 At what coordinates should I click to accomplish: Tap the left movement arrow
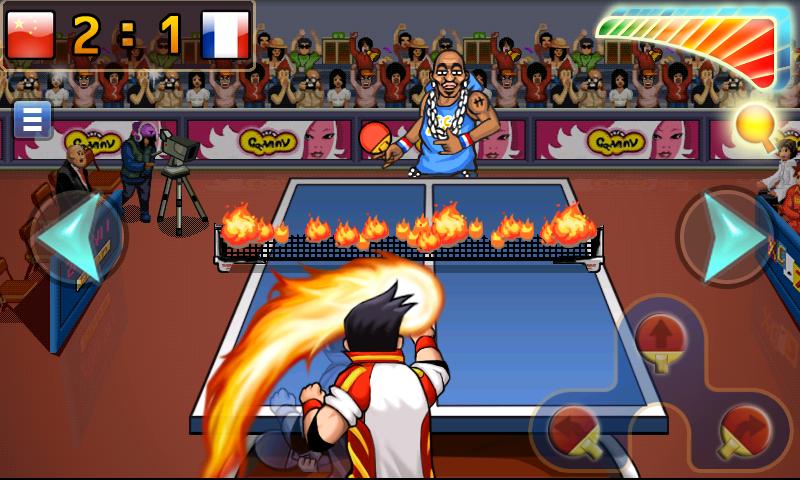tap(77, 238)
